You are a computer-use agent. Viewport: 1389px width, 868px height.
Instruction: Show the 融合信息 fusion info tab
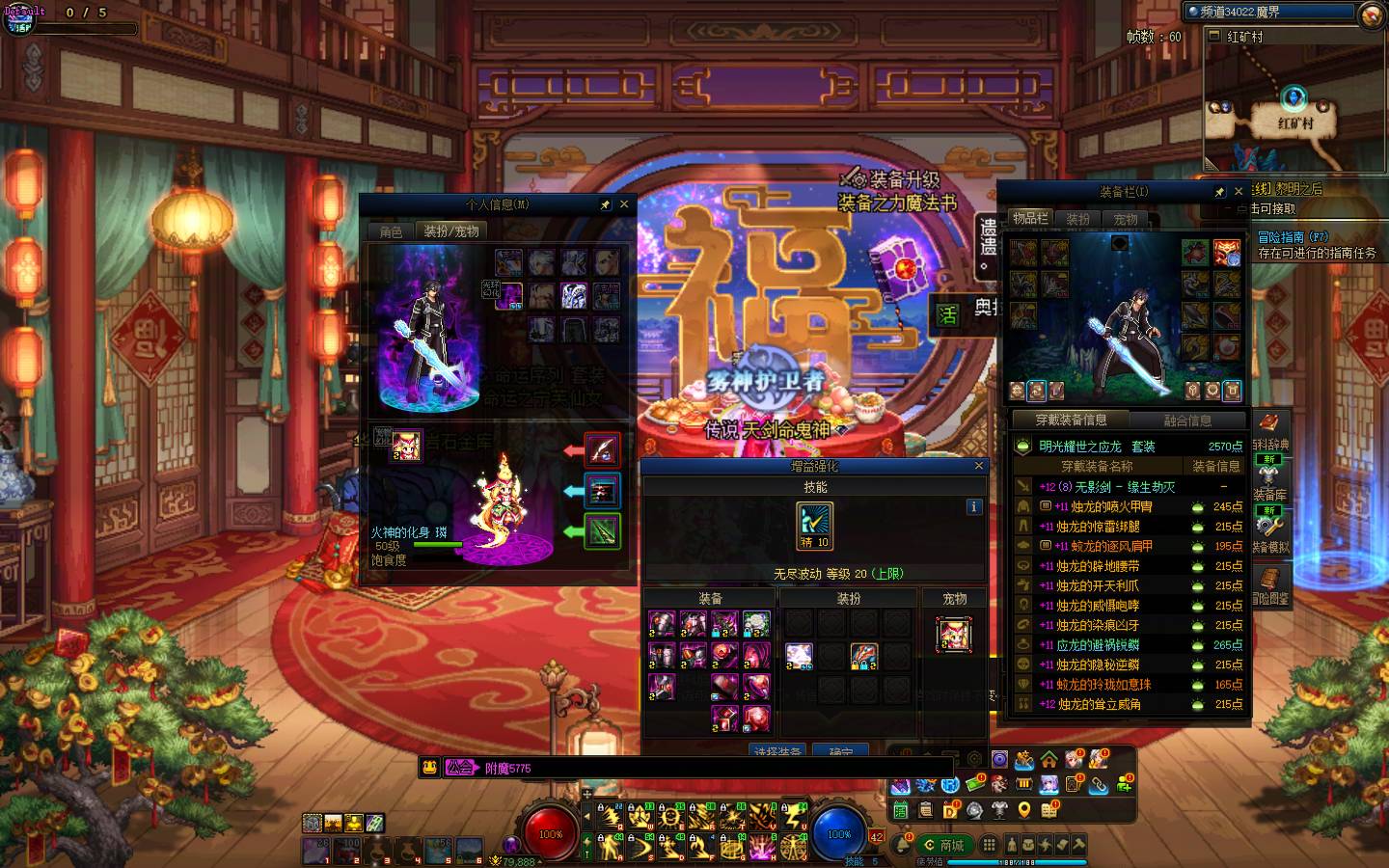[1187, 420]
